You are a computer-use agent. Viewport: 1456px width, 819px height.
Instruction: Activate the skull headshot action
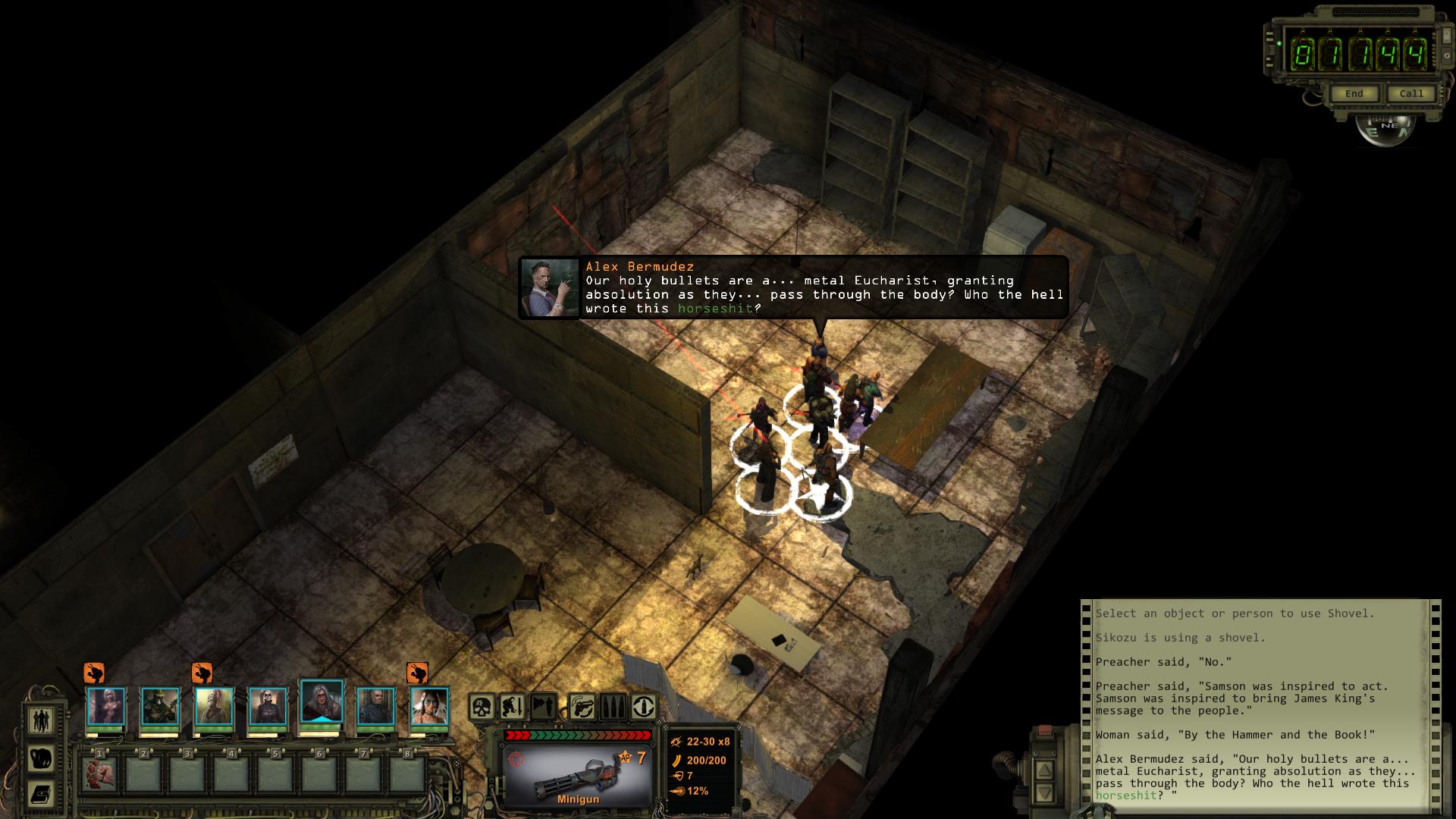pyautogui.click(x=481, y=707)
